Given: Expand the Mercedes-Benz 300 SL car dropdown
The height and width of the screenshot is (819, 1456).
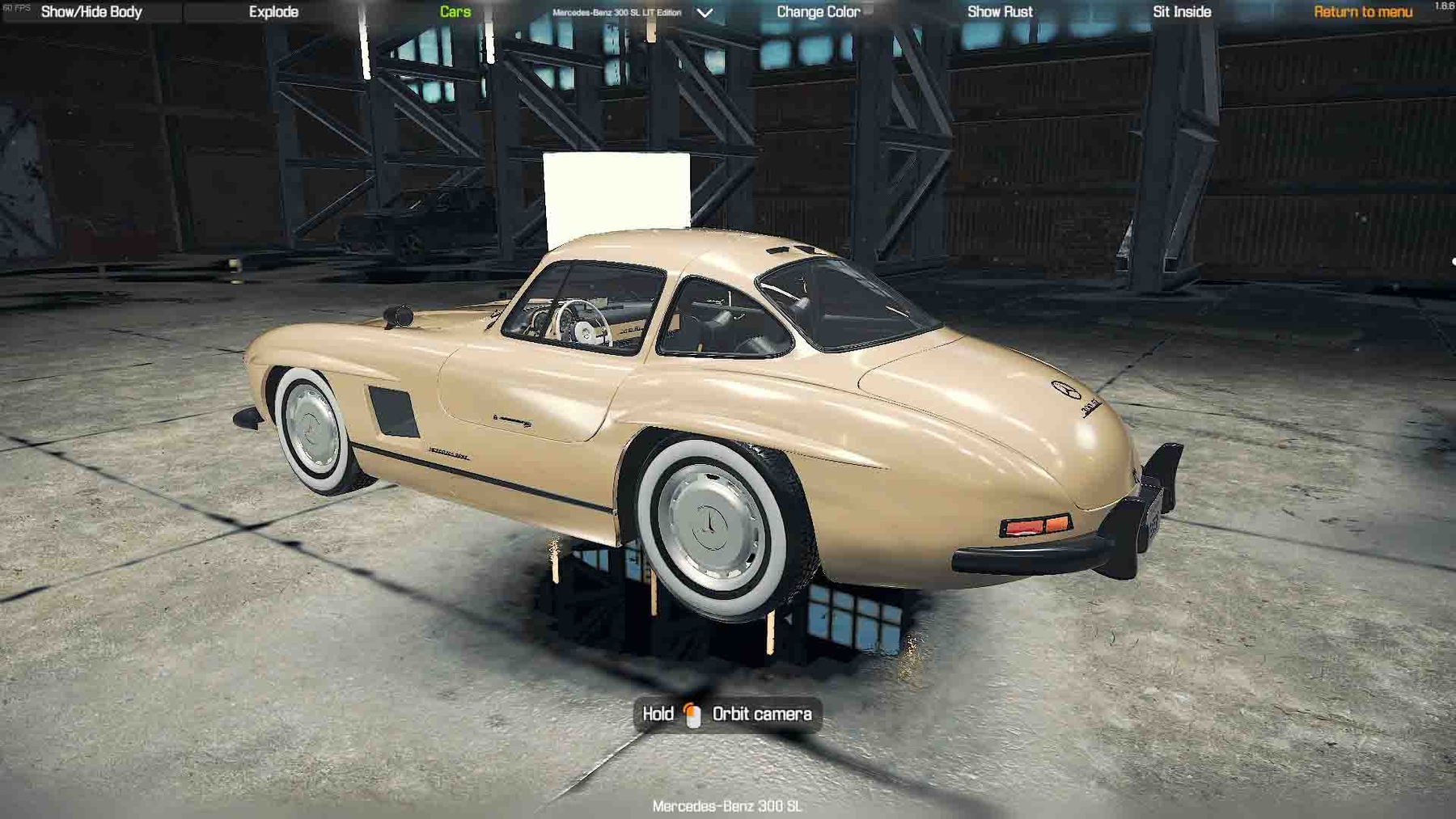Looking at the screenshot, I should 705,13.
